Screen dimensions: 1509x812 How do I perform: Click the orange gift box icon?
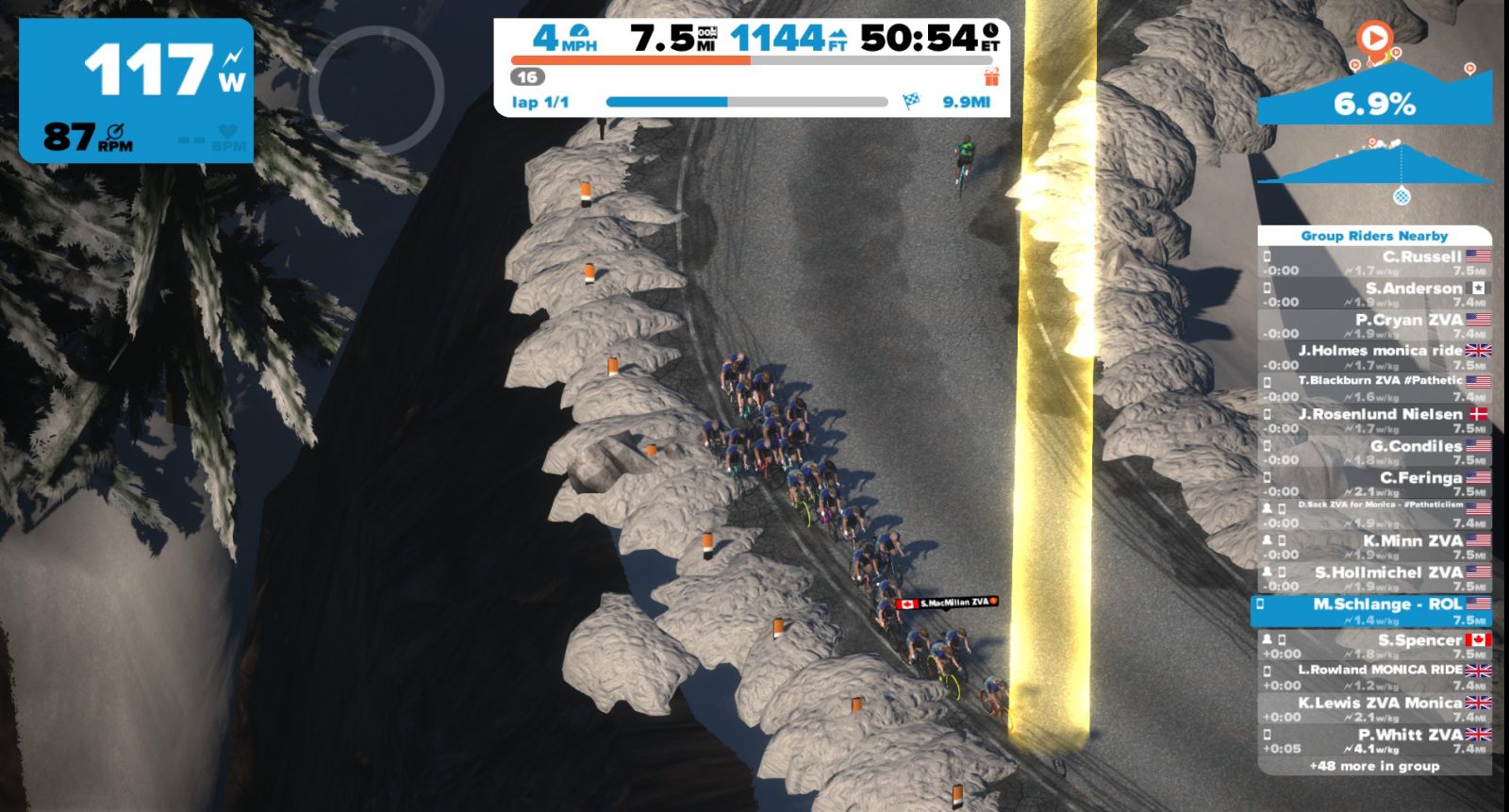[x=991, y=75]
